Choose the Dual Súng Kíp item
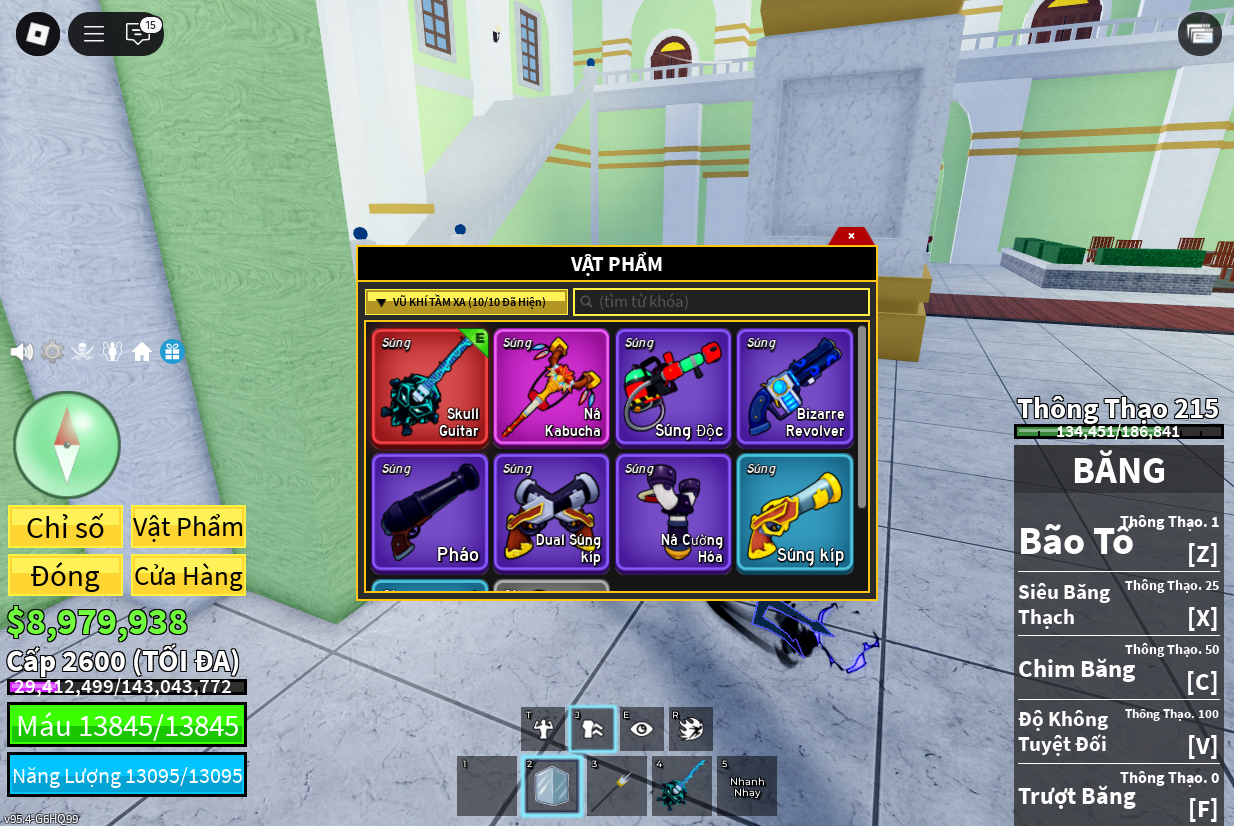1234x826 pixels. [x=551, y=513]
